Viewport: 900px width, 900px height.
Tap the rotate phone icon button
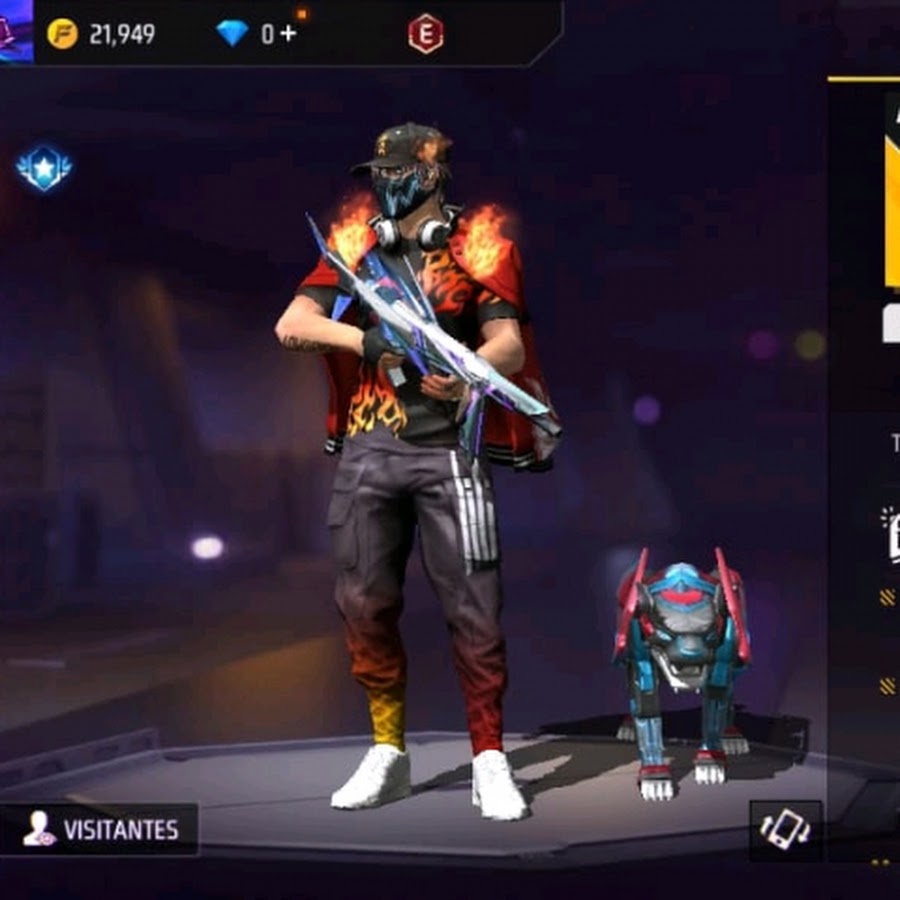pos(785,829)
